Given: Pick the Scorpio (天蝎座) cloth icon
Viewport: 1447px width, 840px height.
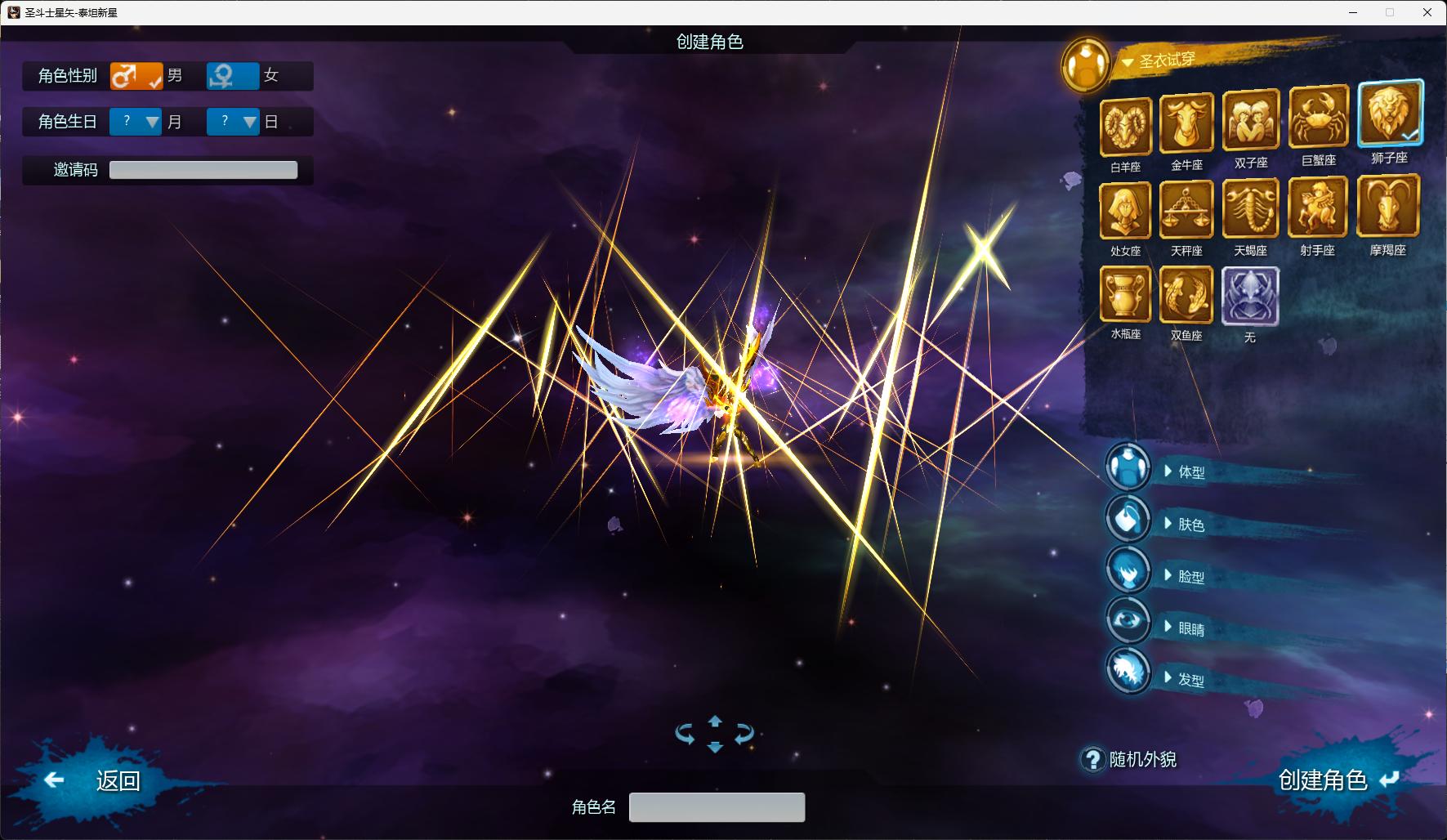Looking at the screenshot, I should tap(1250, 209).
